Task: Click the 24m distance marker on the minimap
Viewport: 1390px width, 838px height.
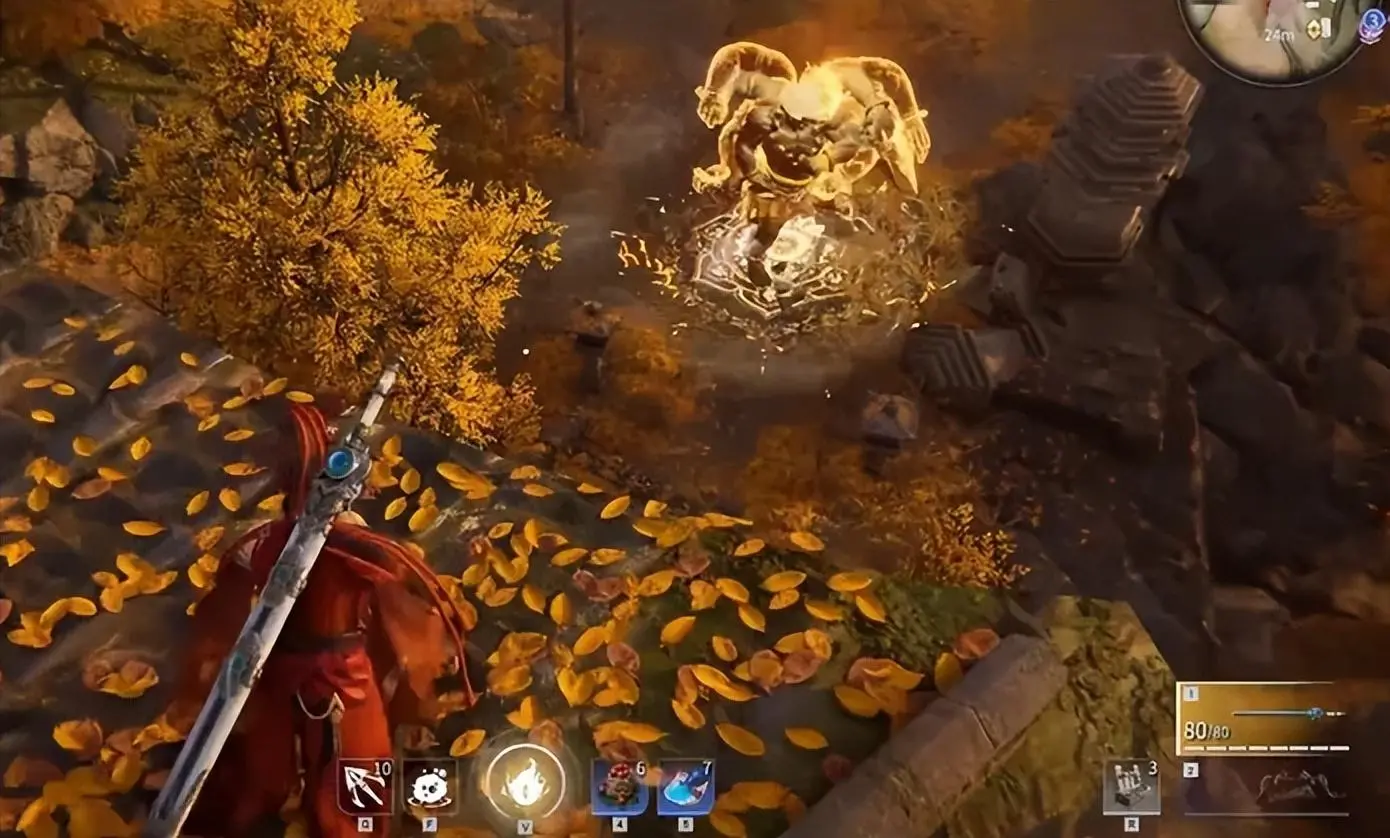Action: tap(1279, 35)
